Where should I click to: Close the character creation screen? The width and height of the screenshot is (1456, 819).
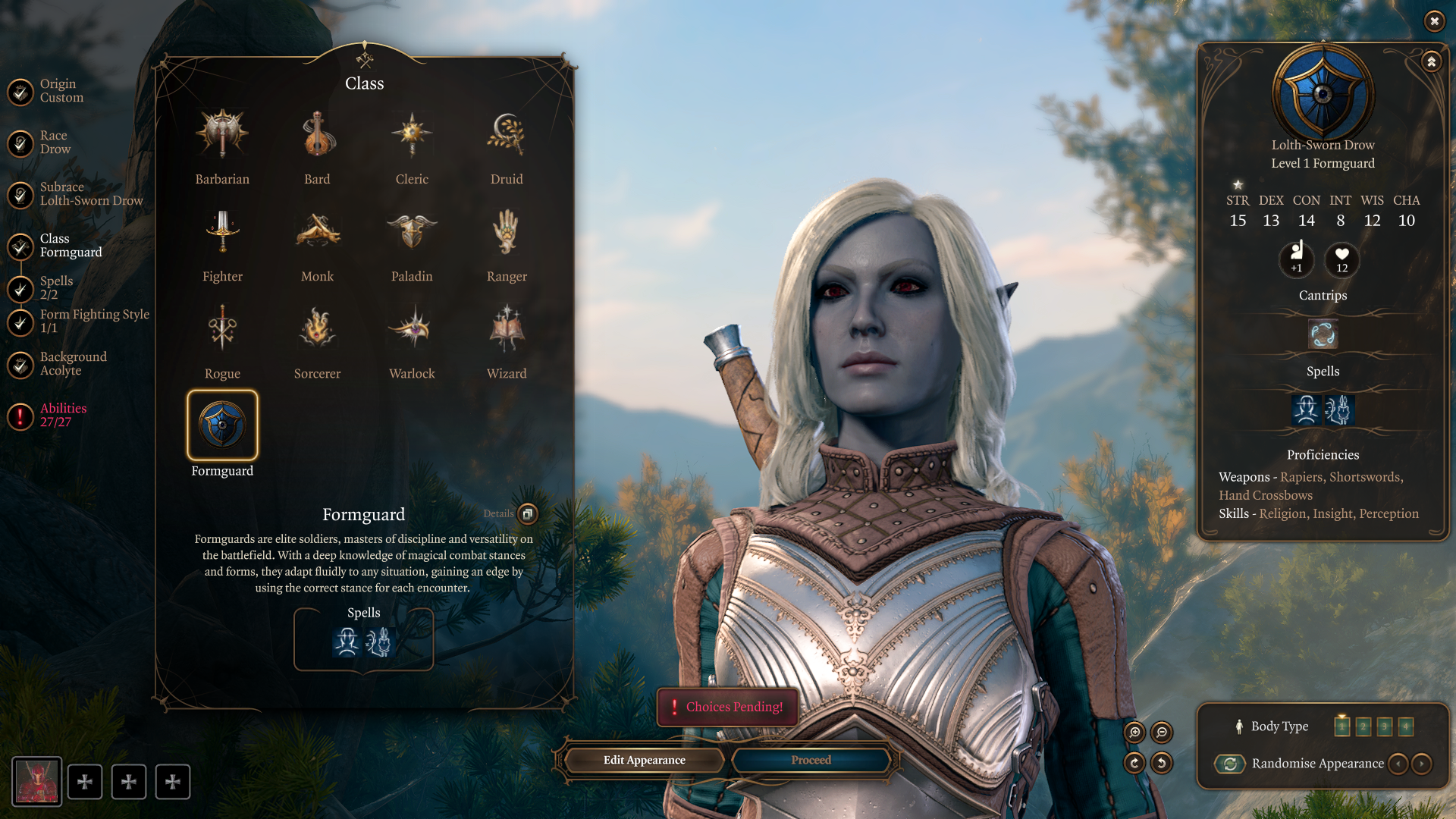[x=1434, y=21]
